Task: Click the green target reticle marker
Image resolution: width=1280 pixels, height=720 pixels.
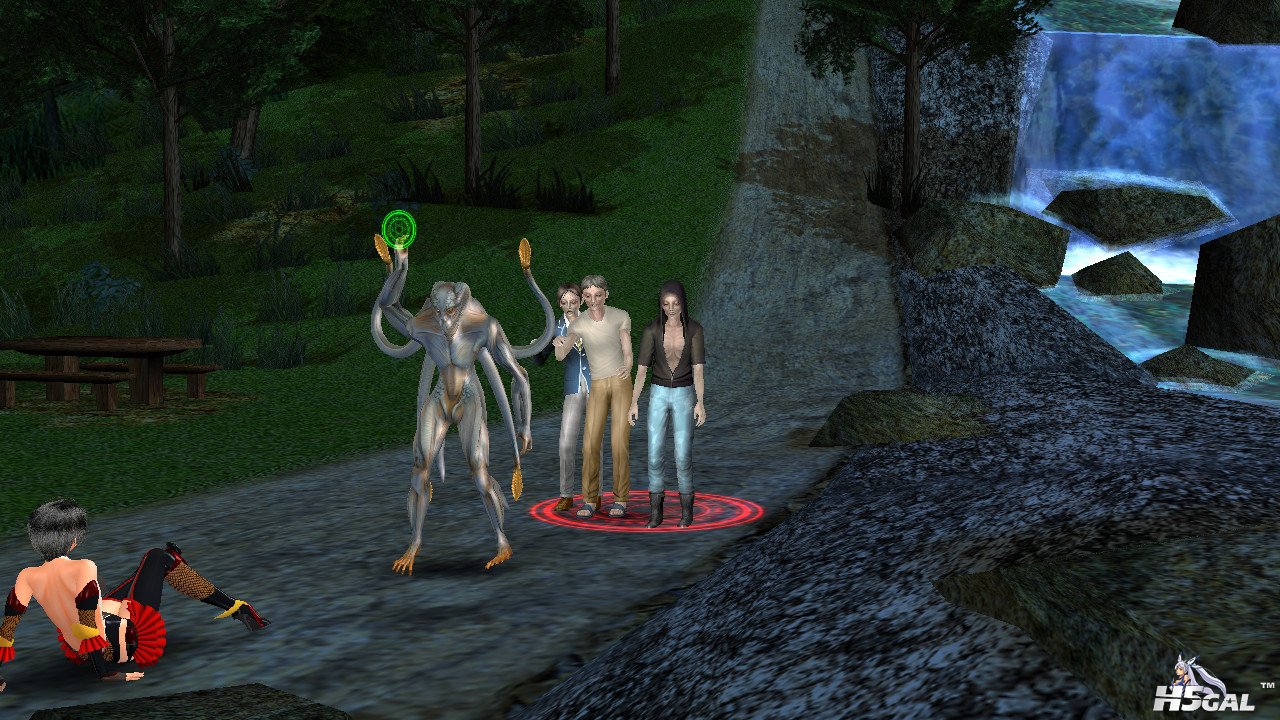Action: 399,229
